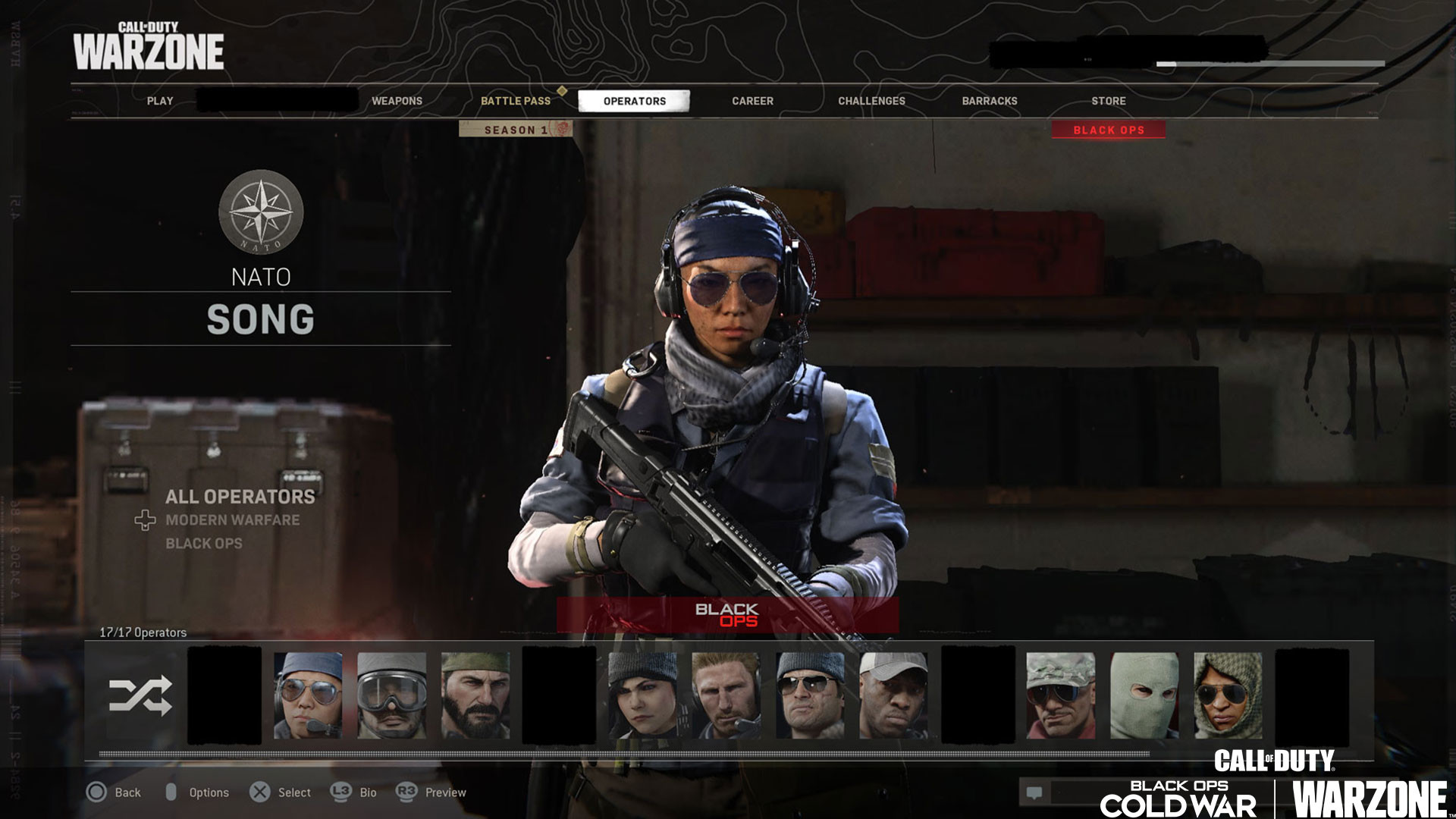Select the Operators tab
This screenshot has height=819, width=1456.
click(x=634, y=101)
